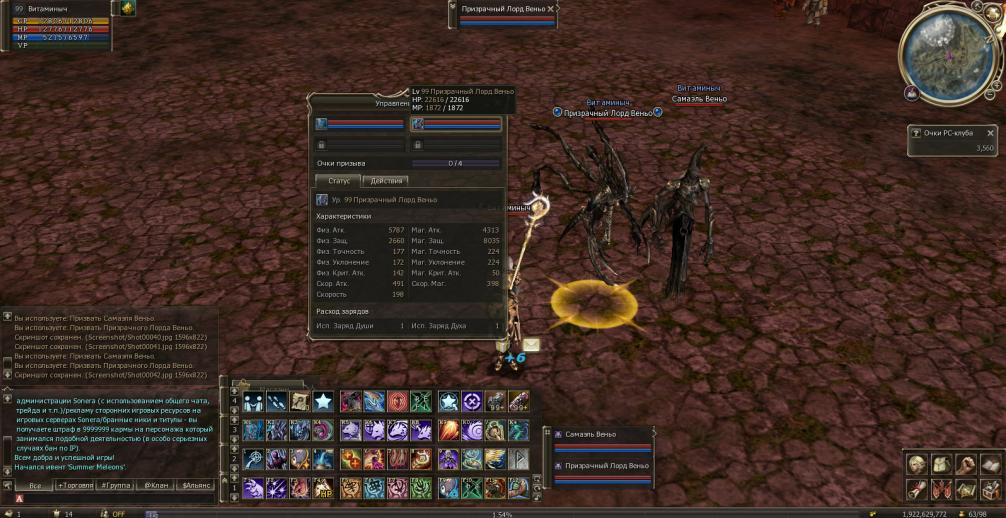Open the quest scroll icon
The width and height of the screenshot is (1006, 518).
917,489
